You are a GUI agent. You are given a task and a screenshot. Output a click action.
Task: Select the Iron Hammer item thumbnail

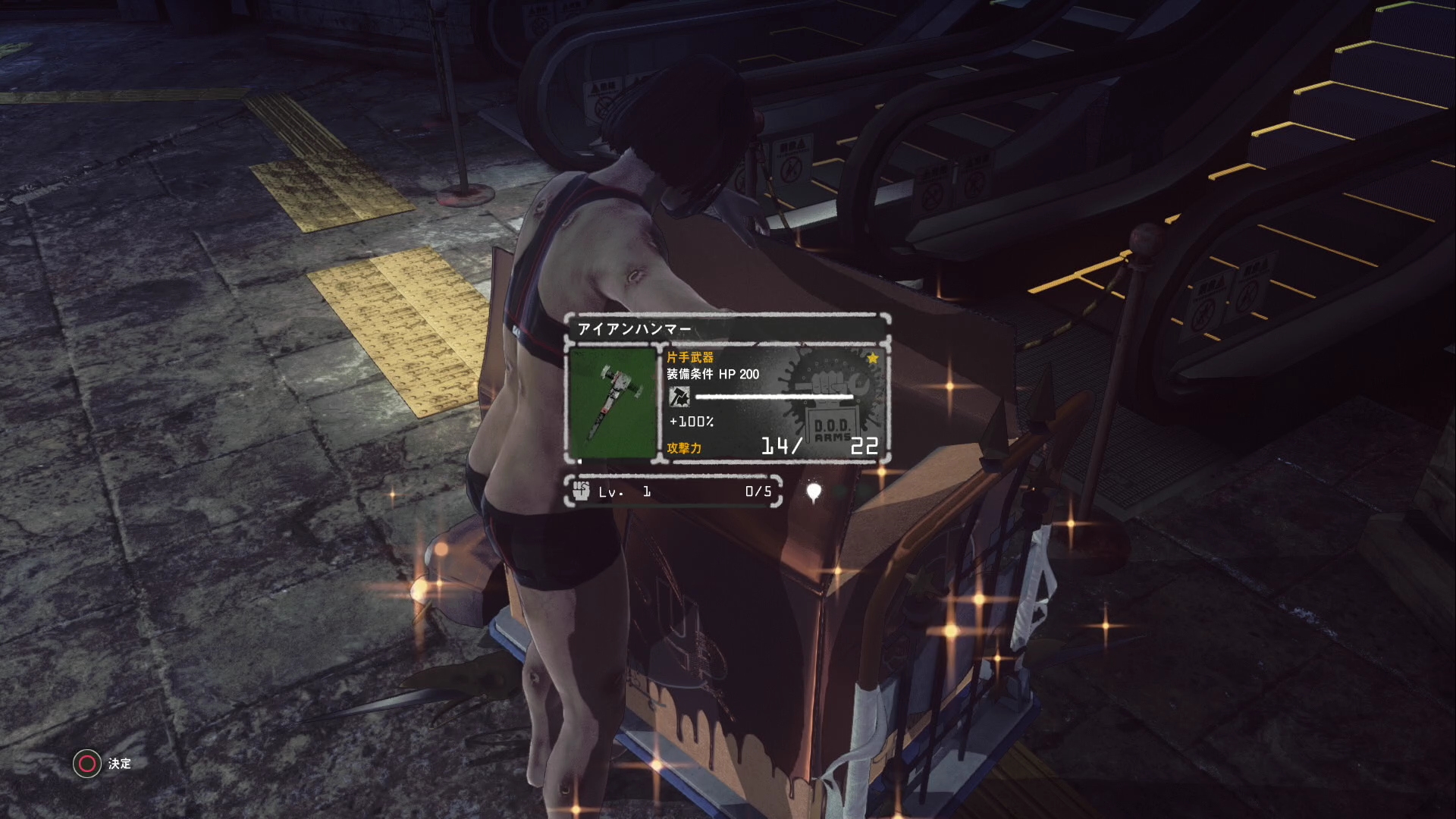pos(613,403)
